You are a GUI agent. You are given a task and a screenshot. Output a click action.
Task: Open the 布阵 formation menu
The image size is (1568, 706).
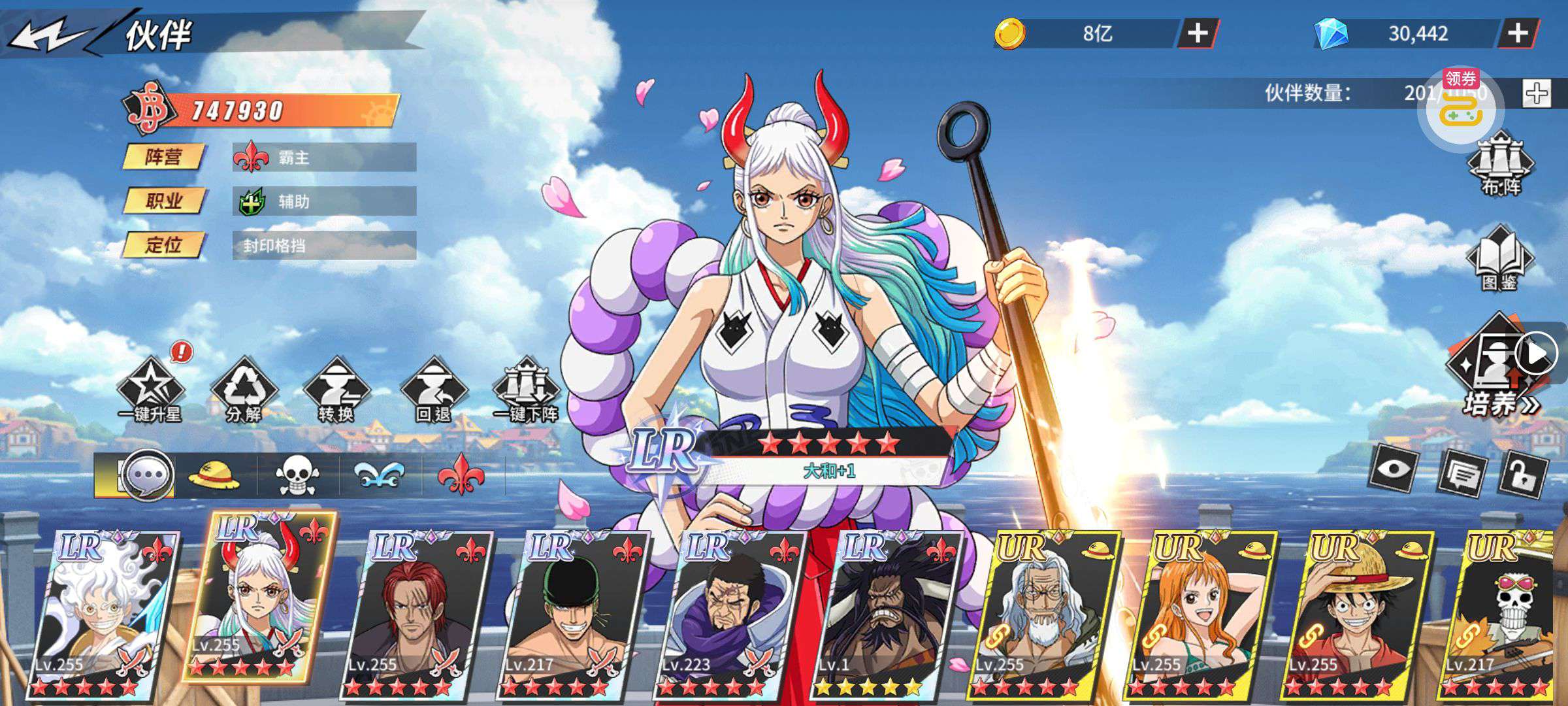(1500, 164)
